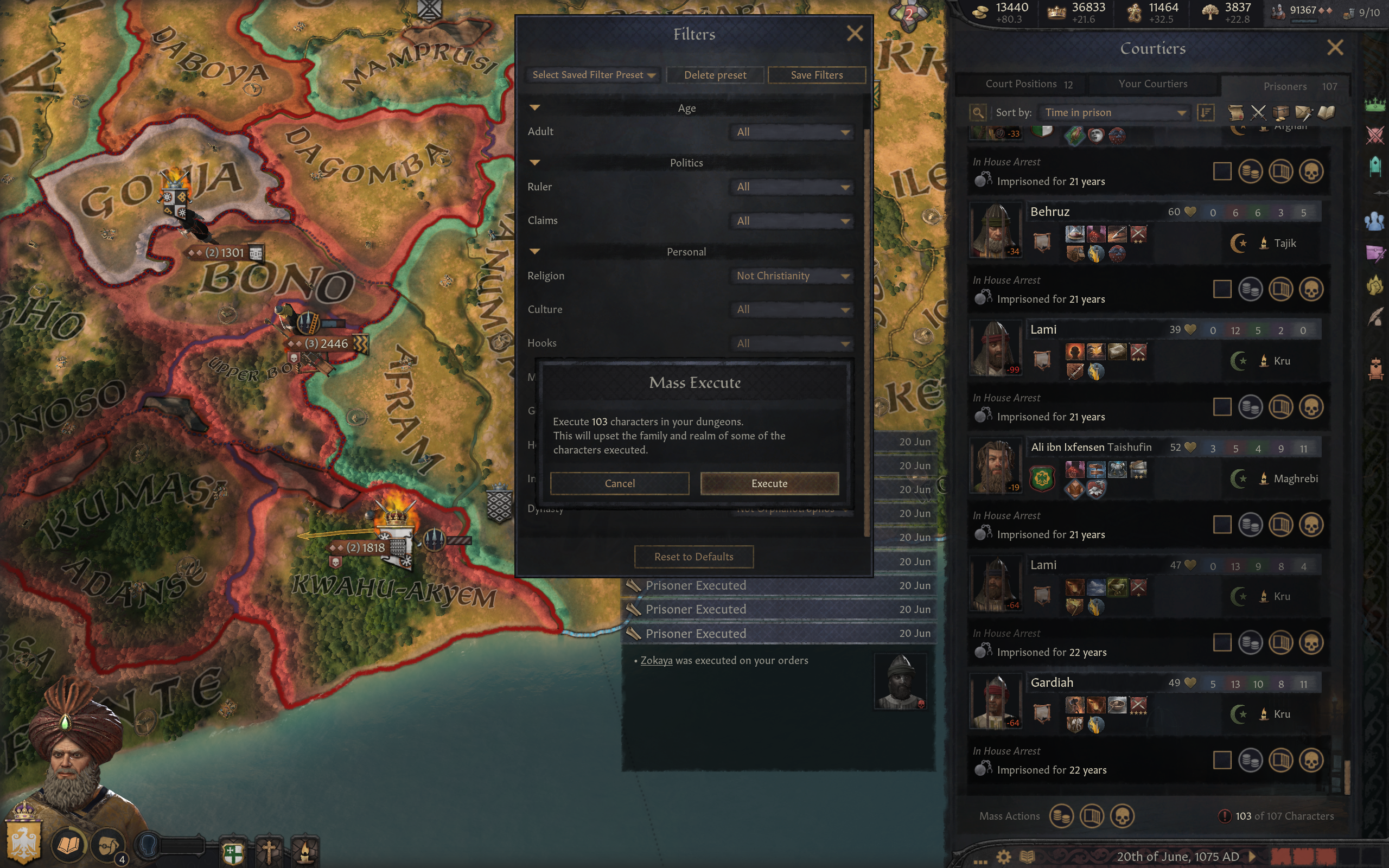
Task: Close the Filters window
Action: (855, 33)
